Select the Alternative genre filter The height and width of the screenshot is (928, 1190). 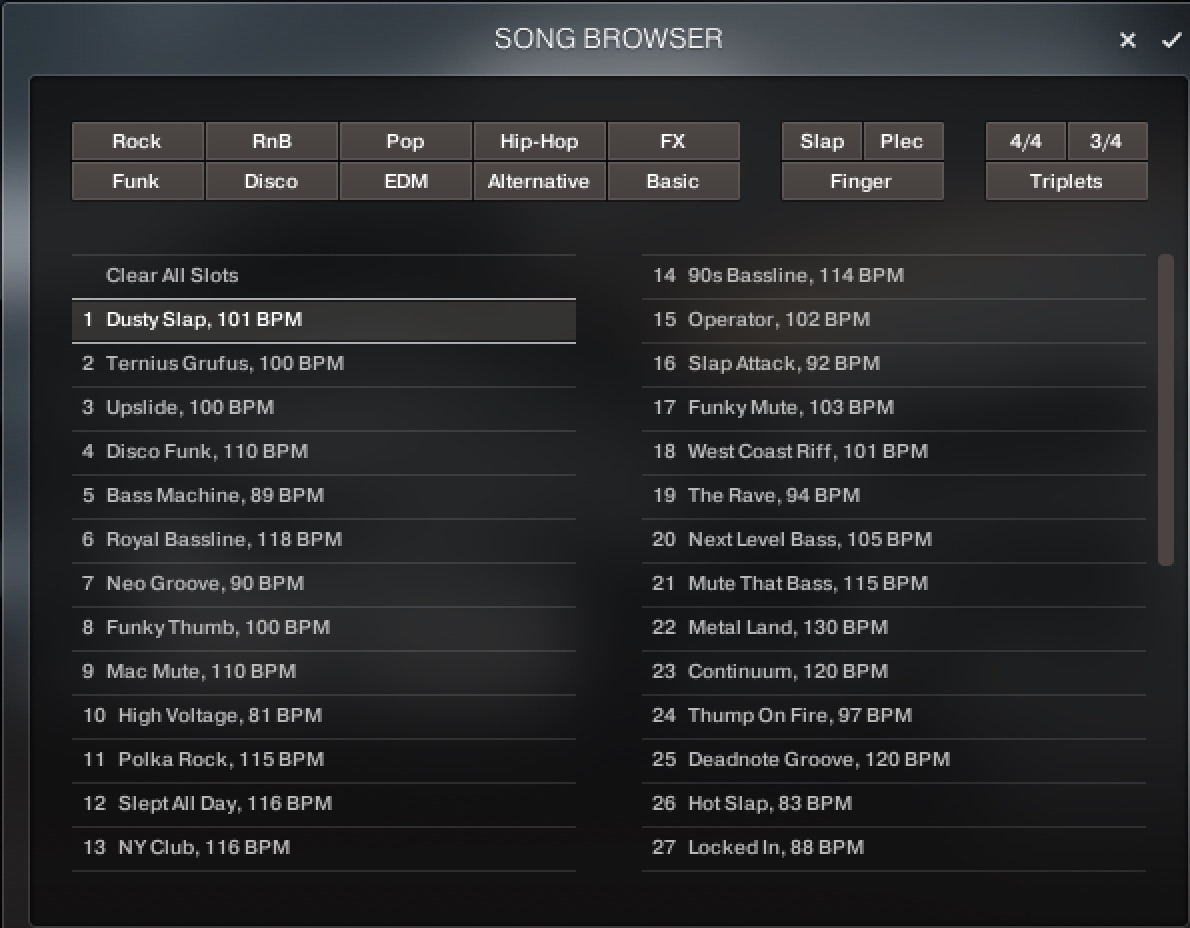(x=539, y=181)
